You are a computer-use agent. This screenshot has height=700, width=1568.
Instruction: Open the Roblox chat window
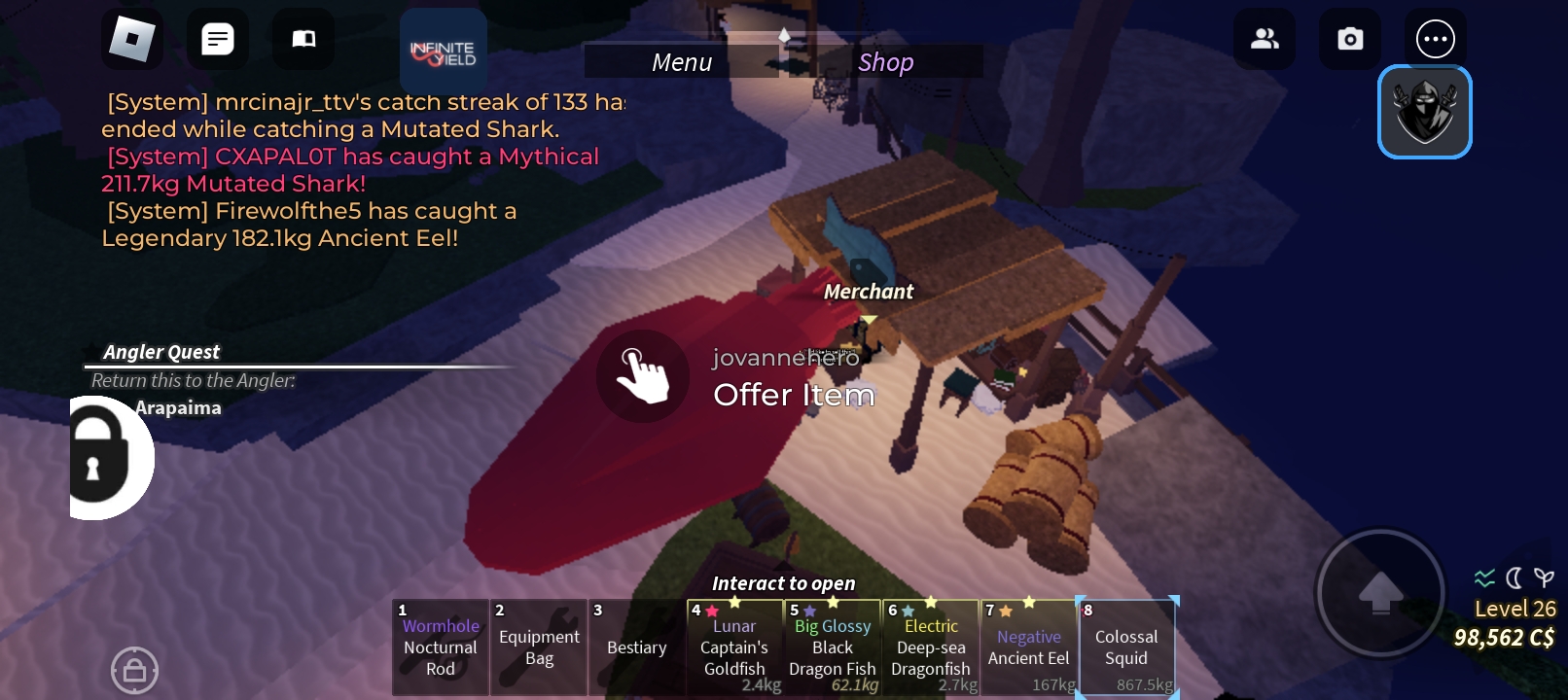click(218, 39)
